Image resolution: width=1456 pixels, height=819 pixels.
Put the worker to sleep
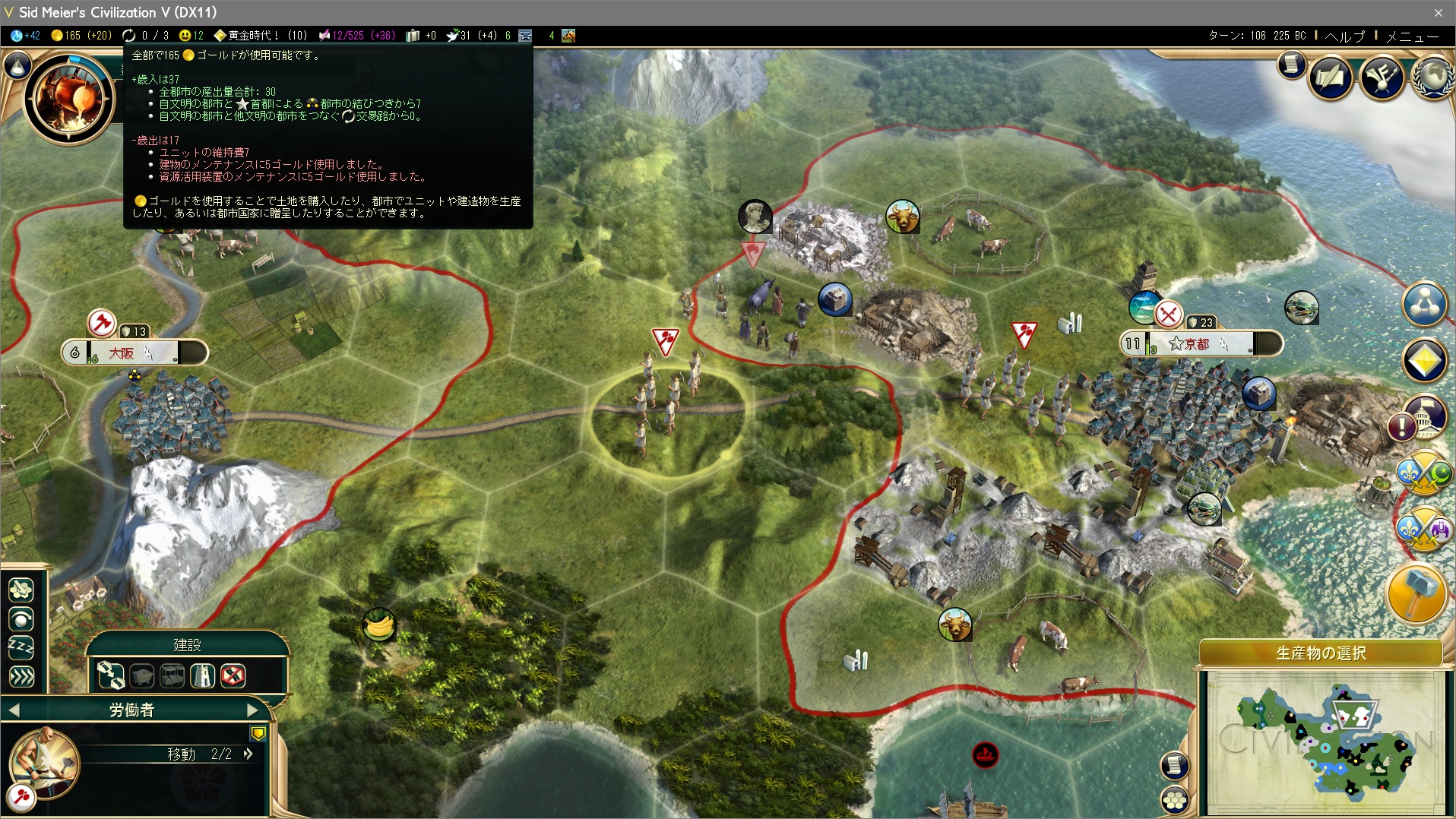(21, 648)
